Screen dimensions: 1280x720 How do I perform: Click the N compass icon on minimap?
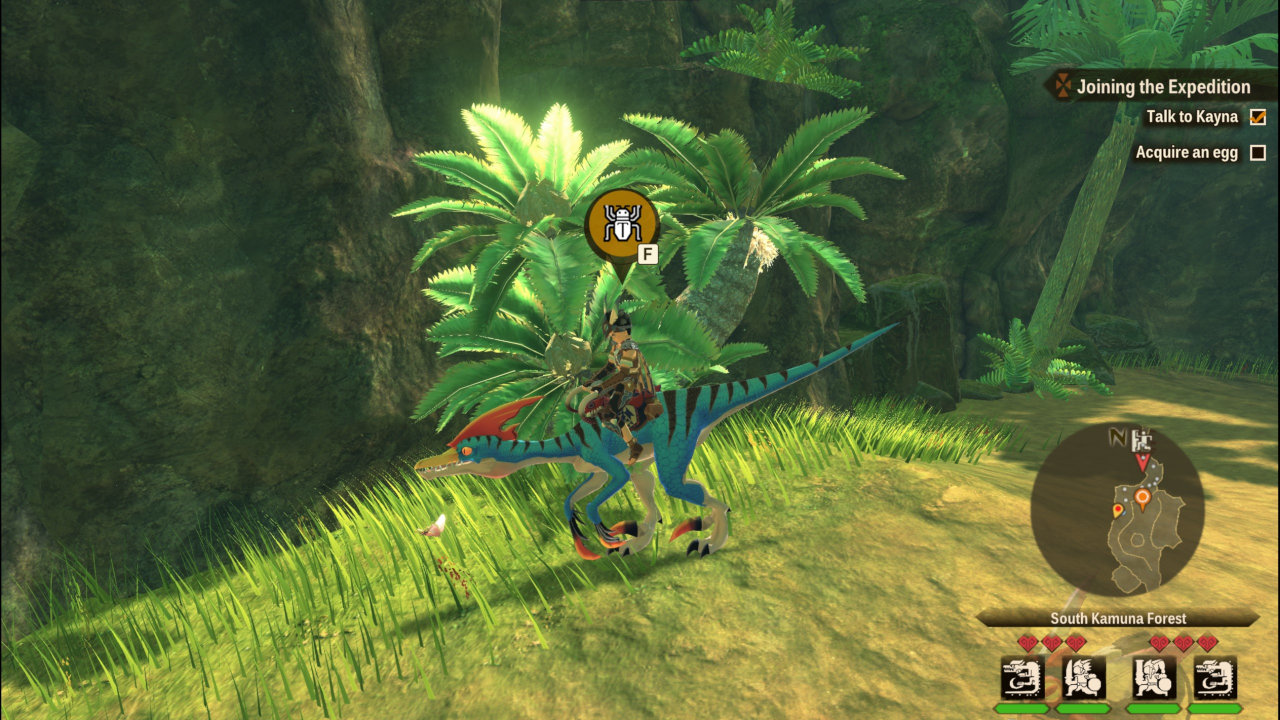1118,436
